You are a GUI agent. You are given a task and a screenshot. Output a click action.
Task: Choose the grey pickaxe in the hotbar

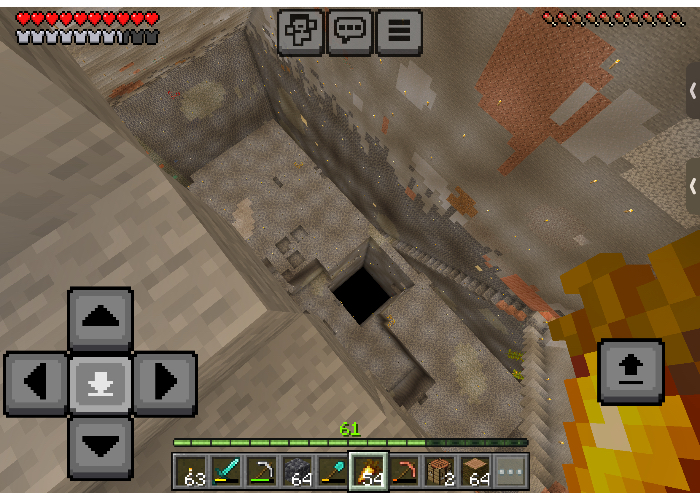262,471
